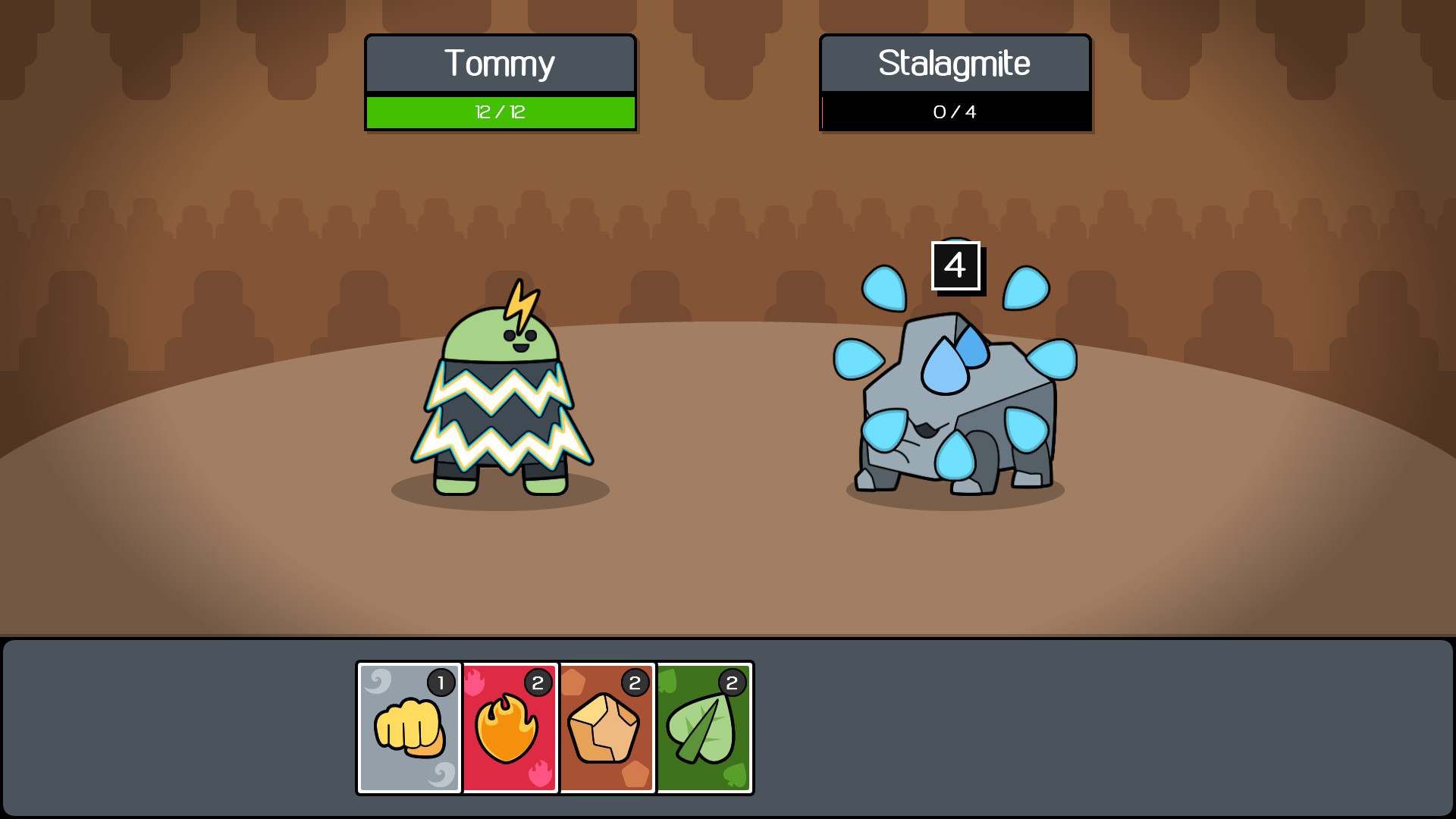Pick the Leaf attack card
This screenshot has width=1456, height=819.
click(704, 726)
